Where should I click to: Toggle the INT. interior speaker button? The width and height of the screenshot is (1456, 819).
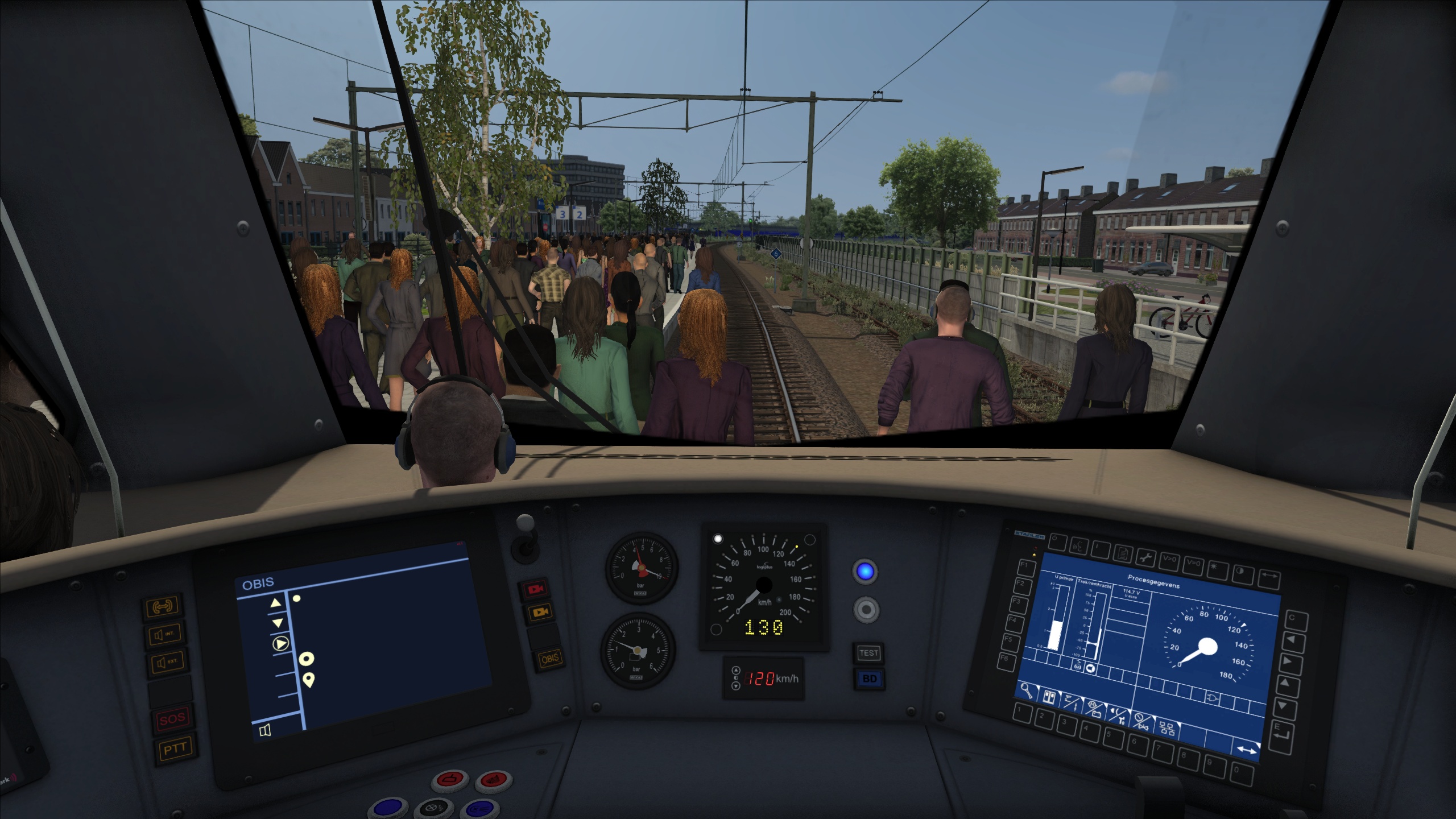(x=165, y=634)
